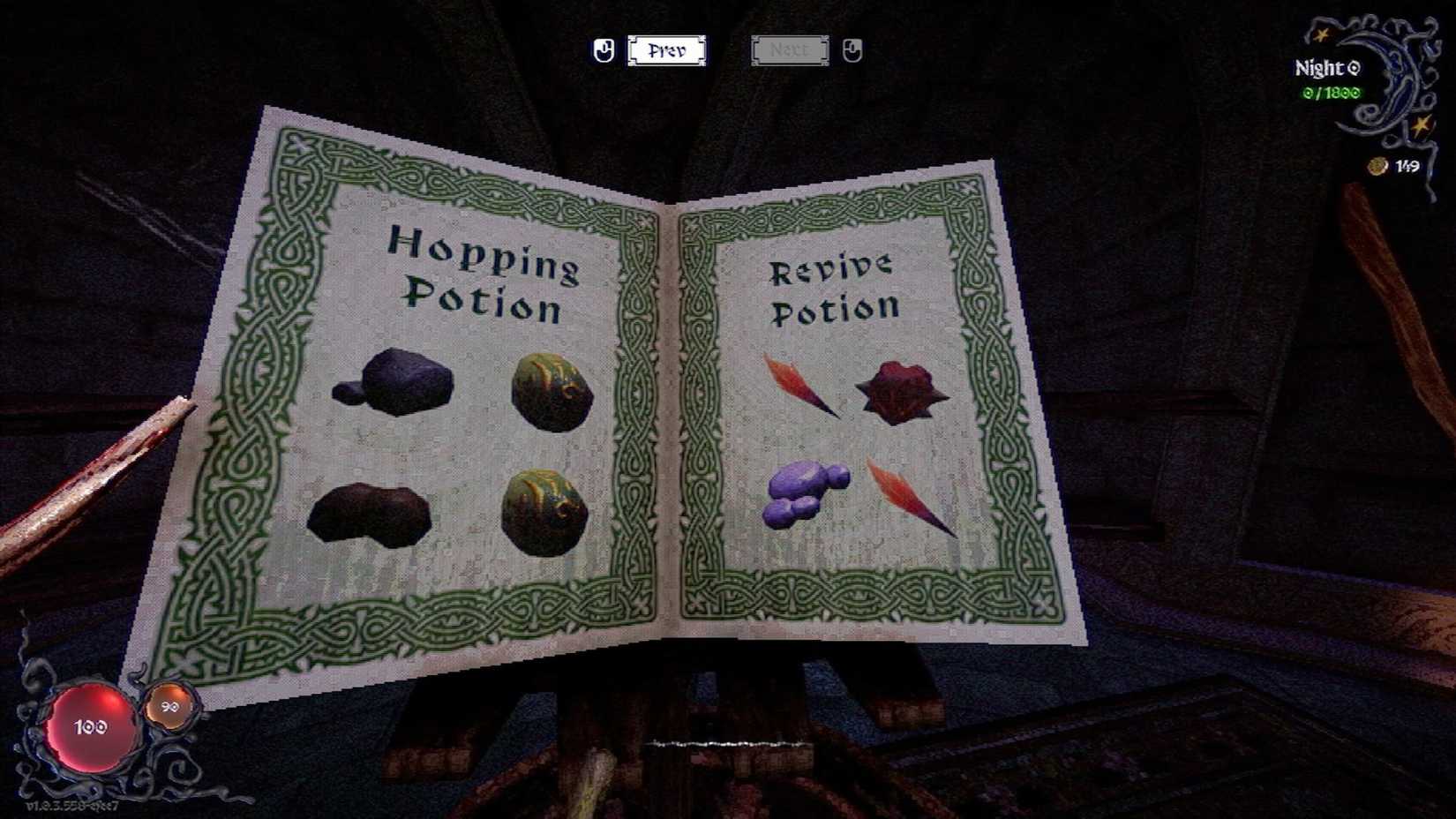Click the mouse icon left of Prev
The width and height of the screenshot is (1456, 819).
coord(604,50)
